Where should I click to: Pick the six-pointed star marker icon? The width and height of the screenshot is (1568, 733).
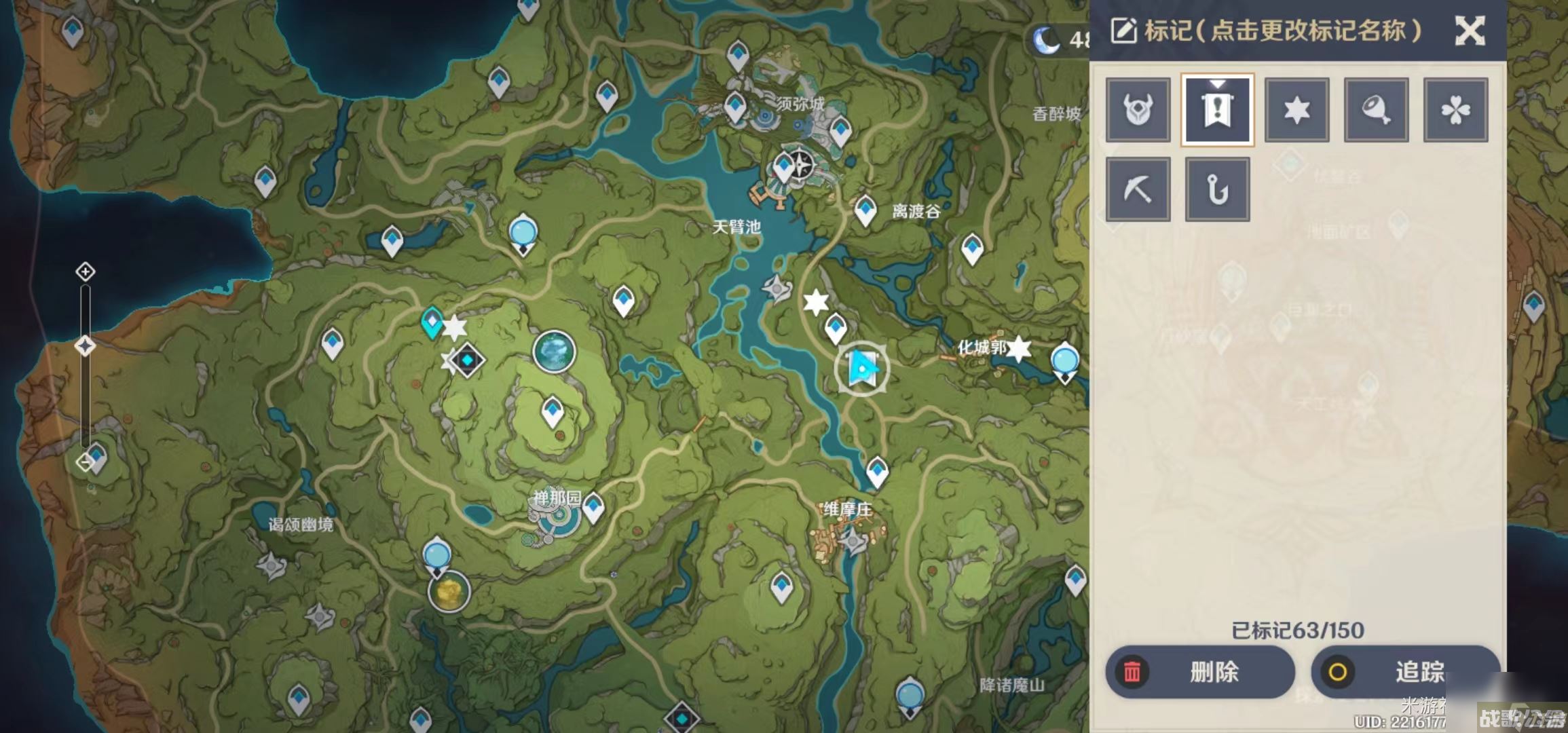[x=1296, y=110]
